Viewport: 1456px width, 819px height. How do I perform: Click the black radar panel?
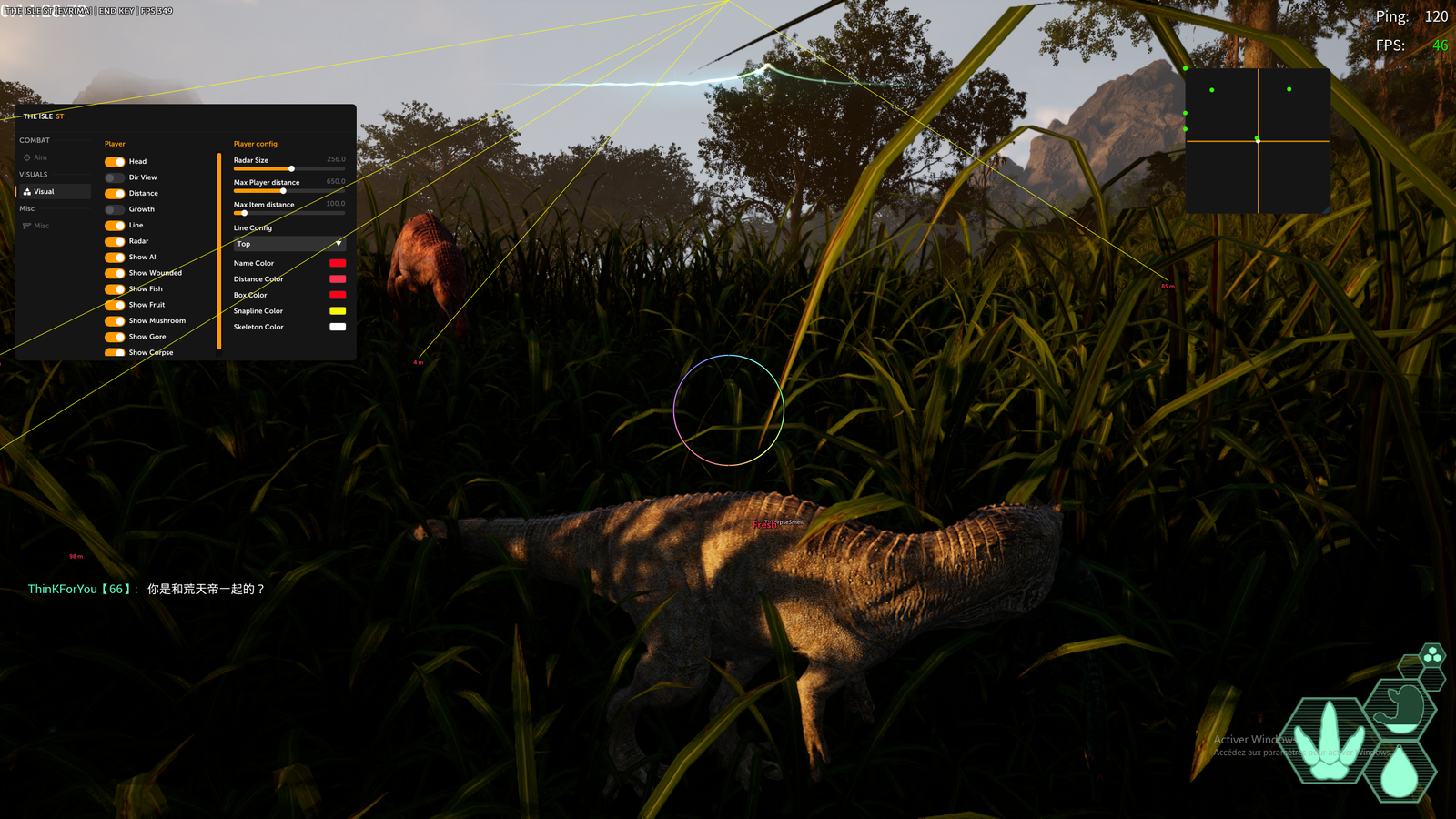pos(1258,141)
